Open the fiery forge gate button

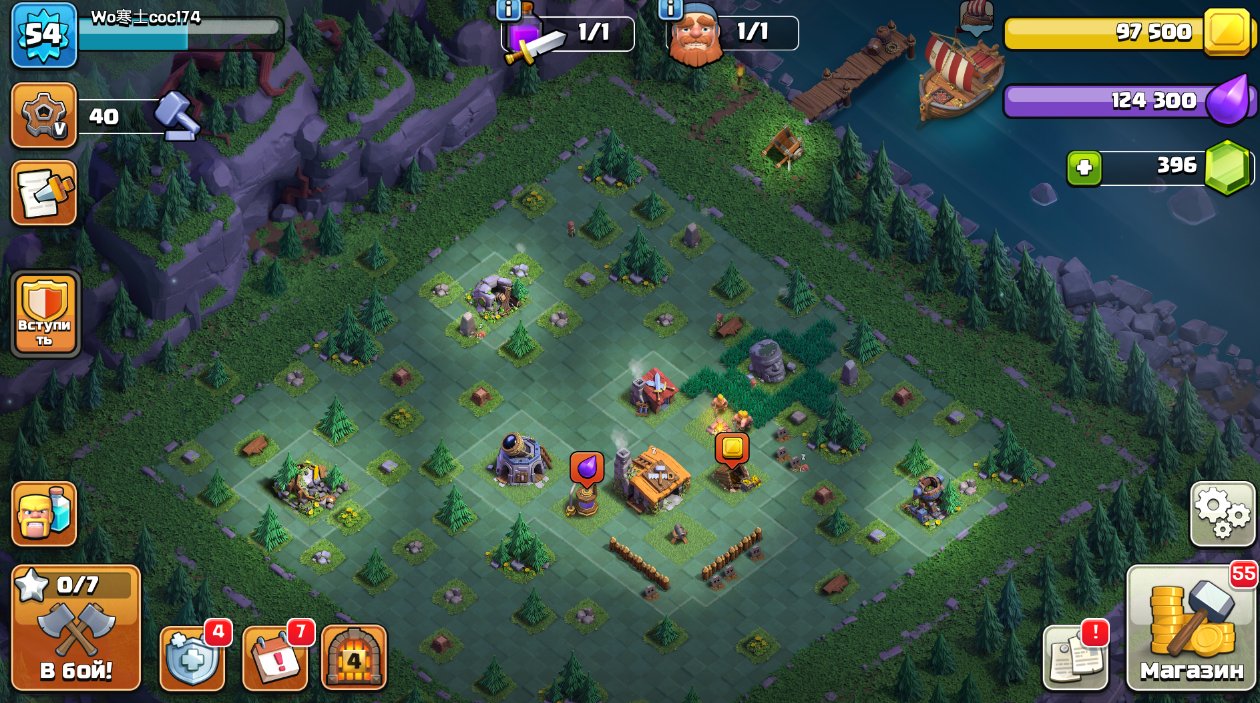(x=353, y=658)
